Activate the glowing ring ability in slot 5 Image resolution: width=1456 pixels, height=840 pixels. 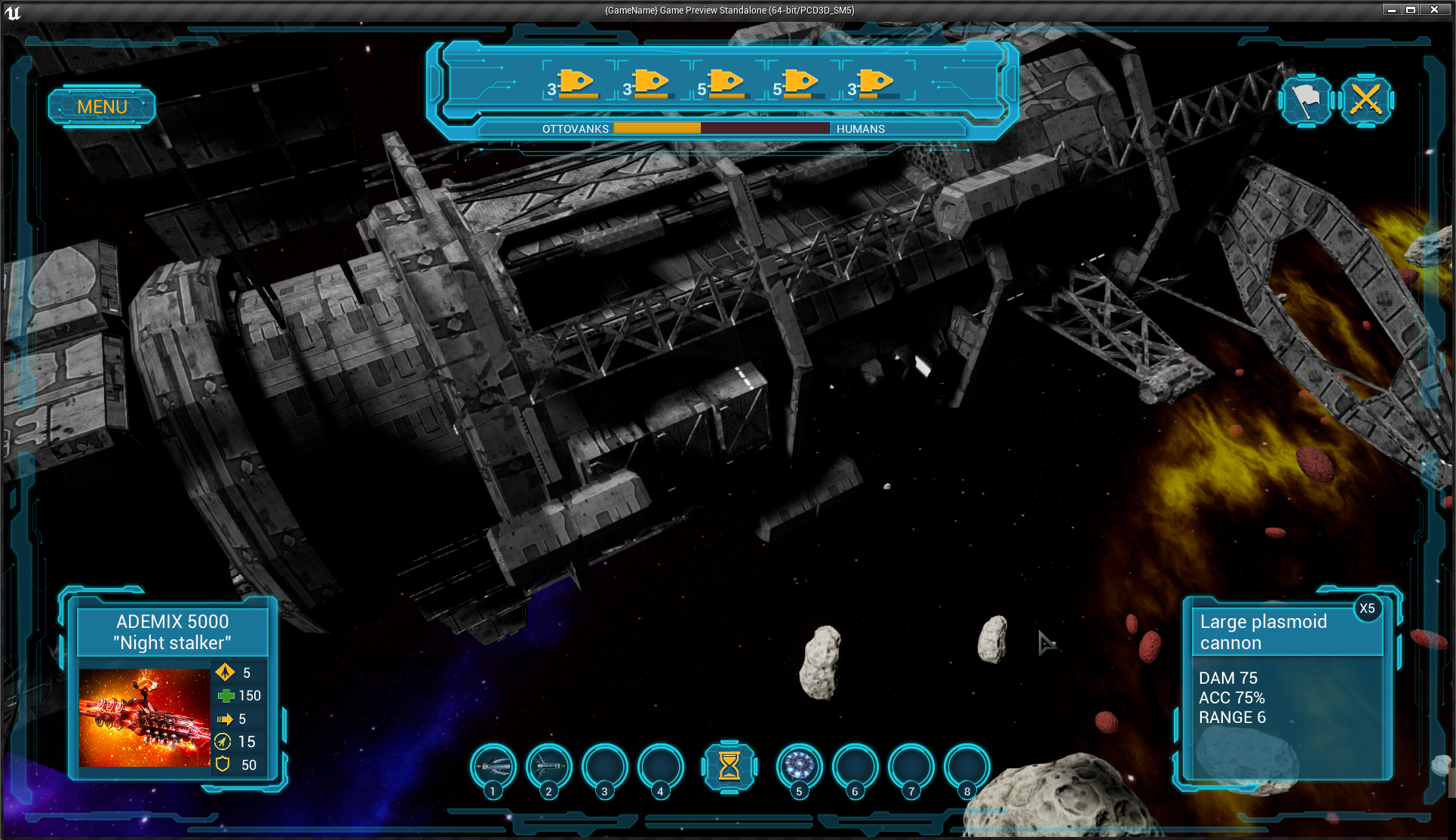click(799, 767)
